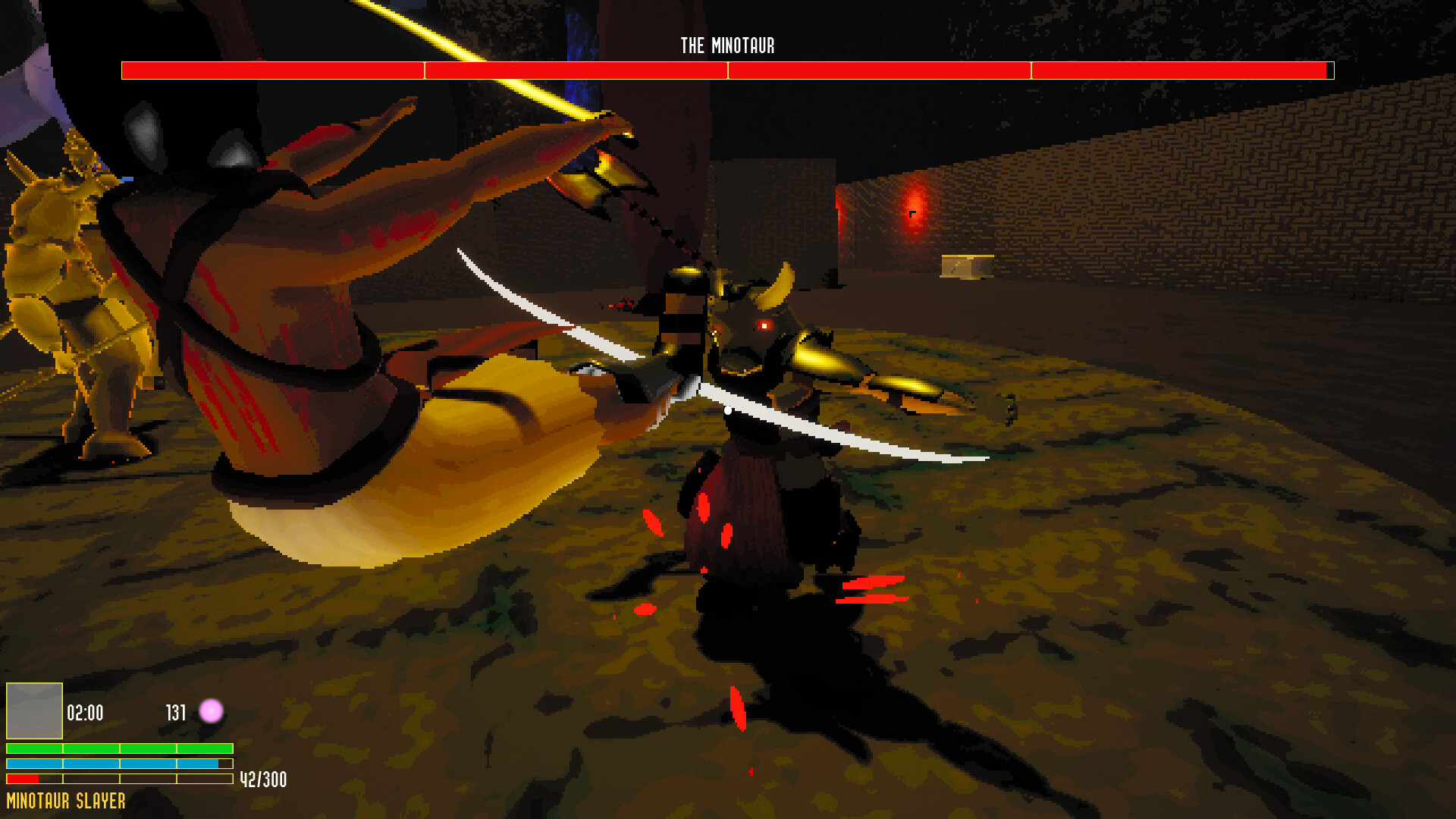The width and height of the screenshot is (1456, 819).
Task: Click THE MINOTAUR boss name label
Action: point(727,45)
